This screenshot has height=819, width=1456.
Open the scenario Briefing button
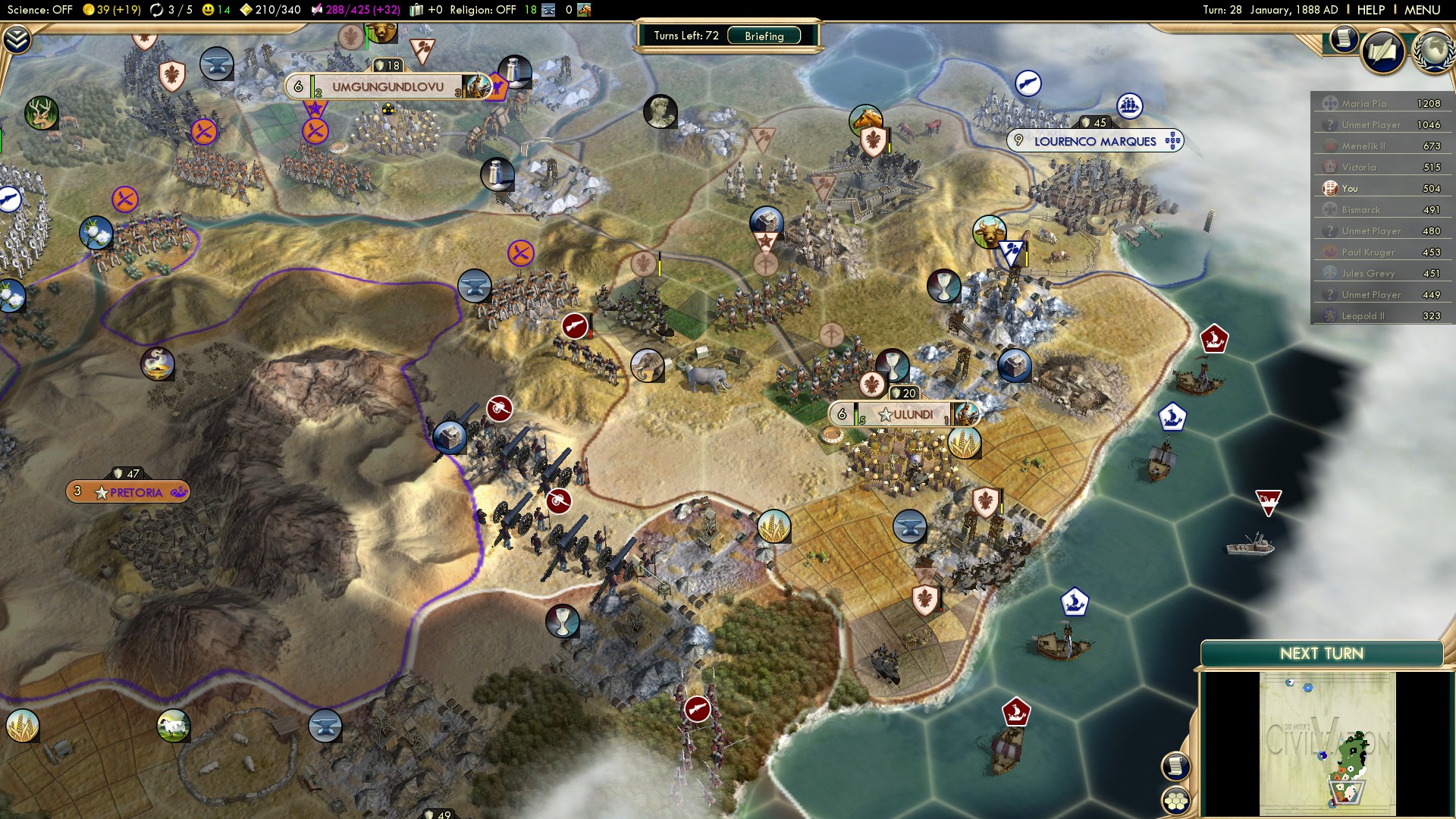[764, 36]
